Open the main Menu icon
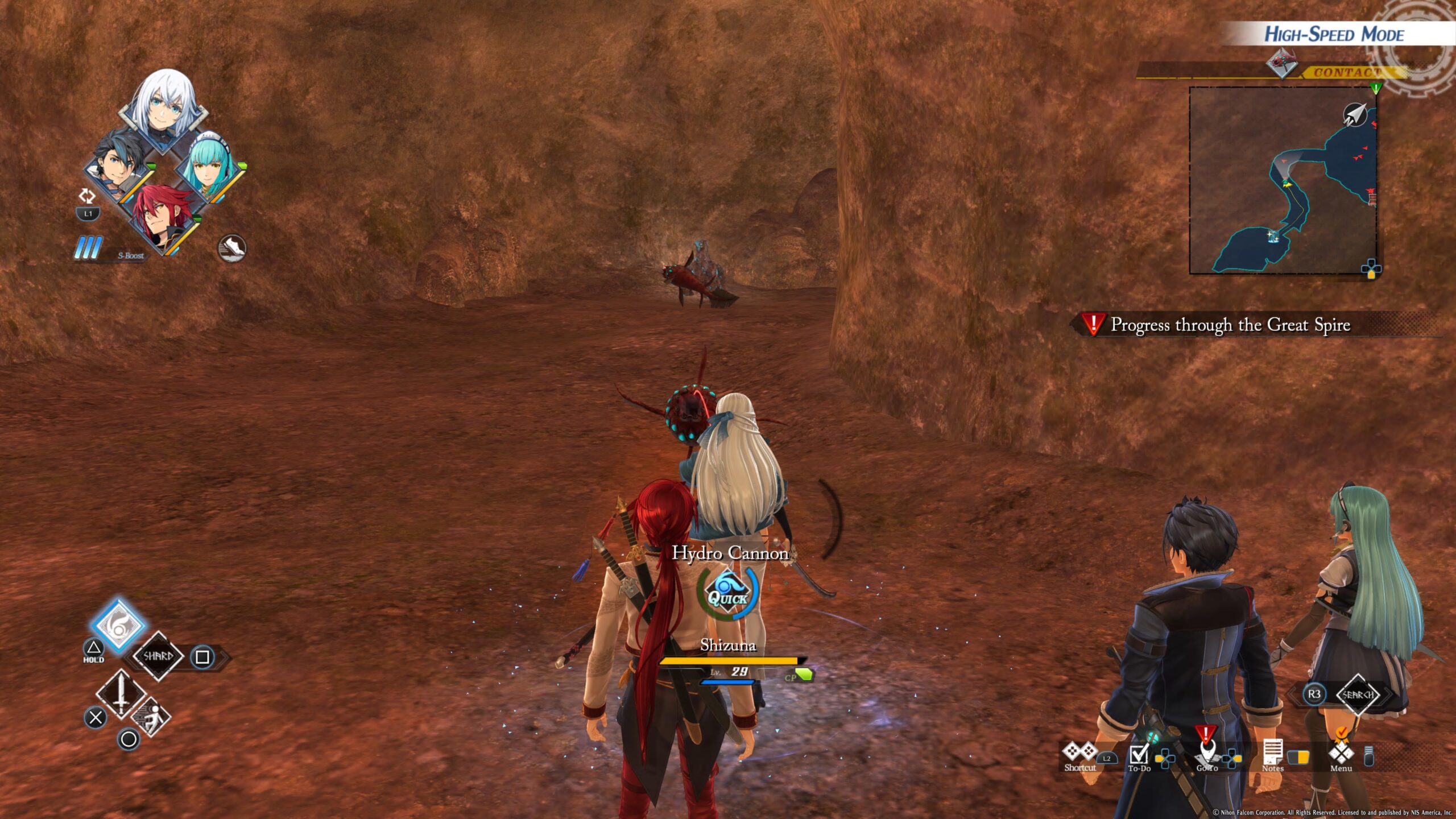The width and height of the screenshot is (1456, 819). coord(1341,754)
